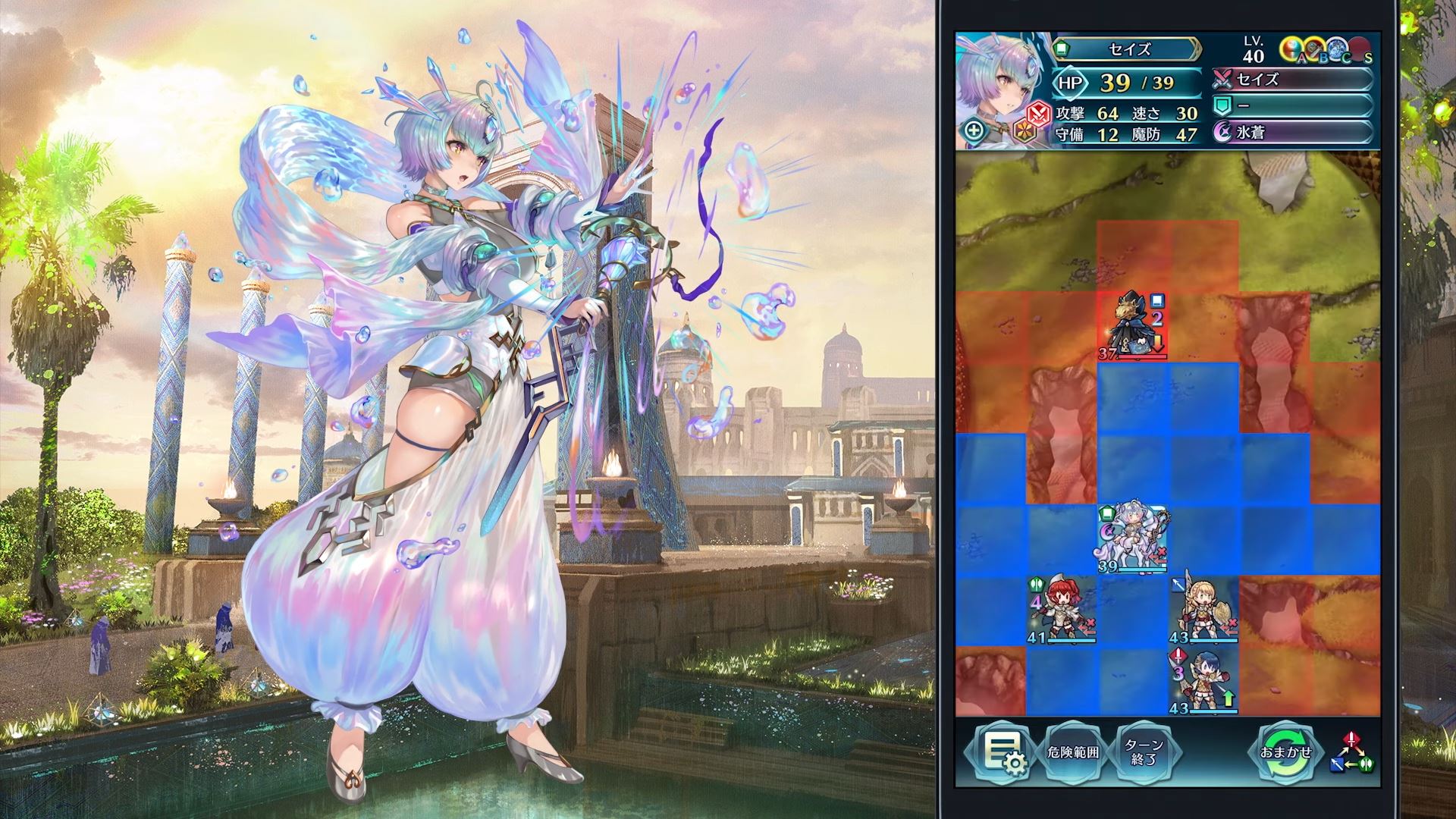Image resolution: width=1456 pixels, height=819 pixels.
Task: Toggle the 危険範囲 danger area display
Action: tap(1074, 752)
